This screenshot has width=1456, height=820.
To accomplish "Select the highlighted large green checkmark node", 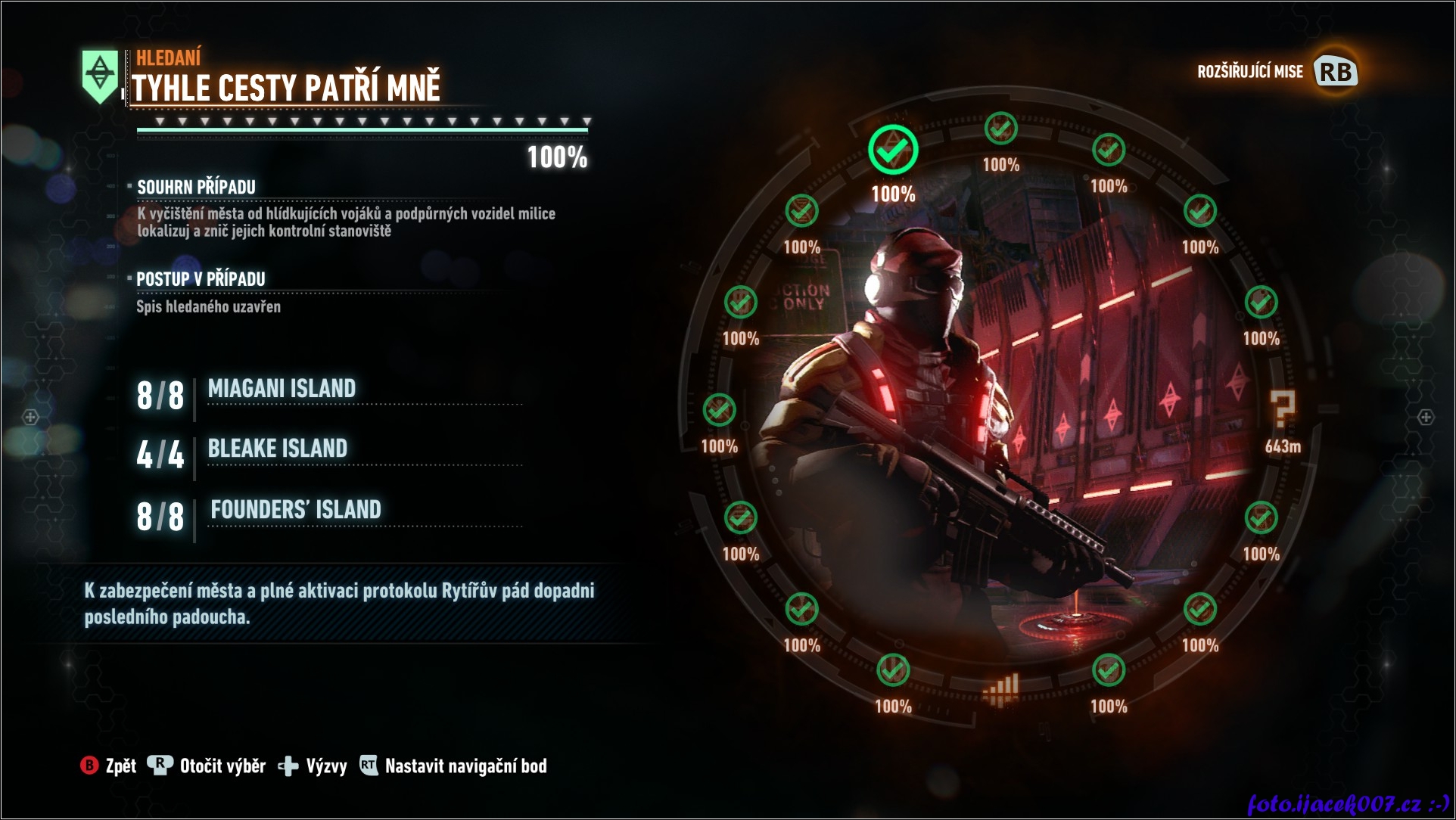I will pos(893,151).
